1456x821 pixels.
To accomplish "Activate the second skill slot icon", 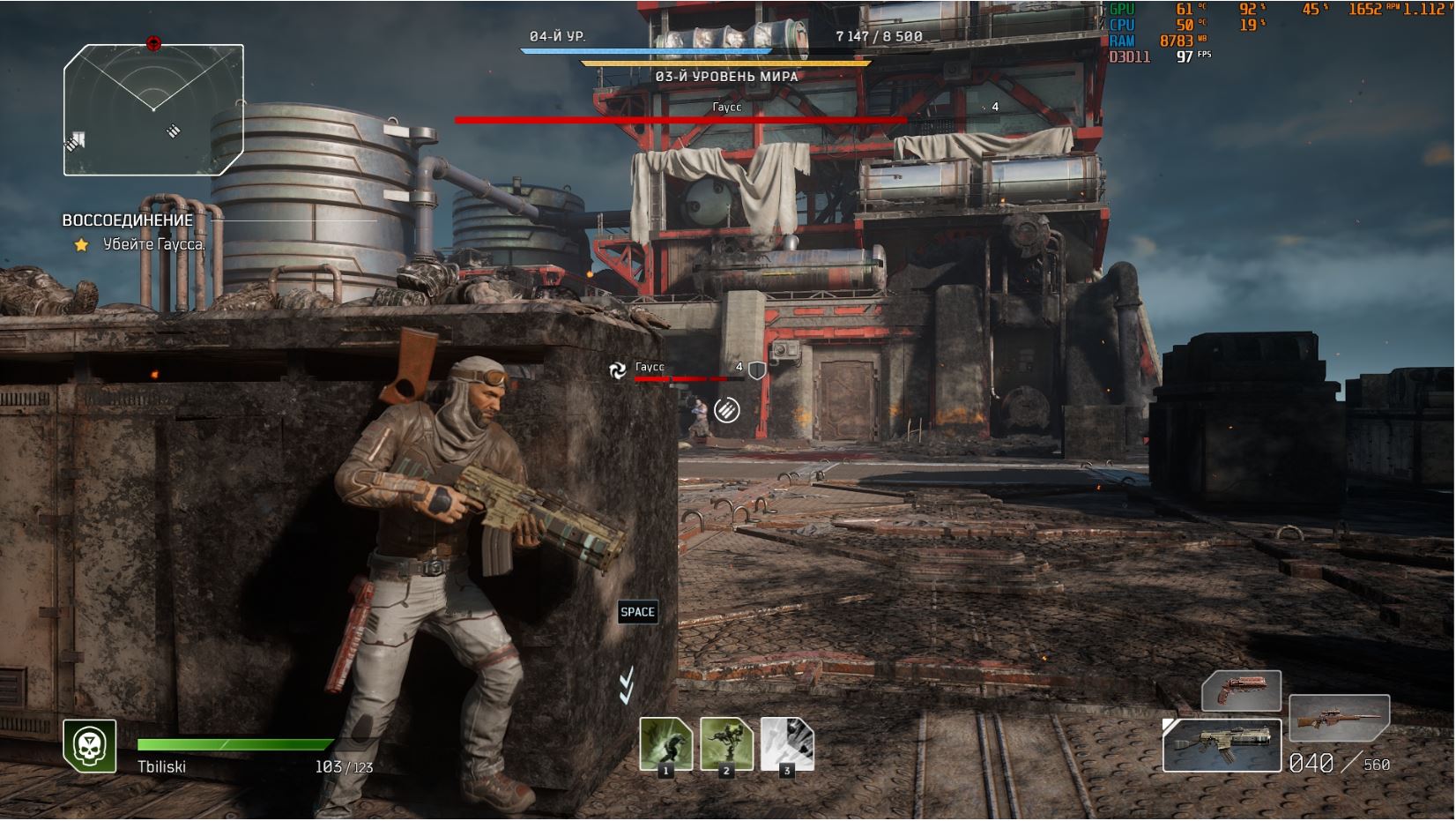I will (x=726, y=744).
